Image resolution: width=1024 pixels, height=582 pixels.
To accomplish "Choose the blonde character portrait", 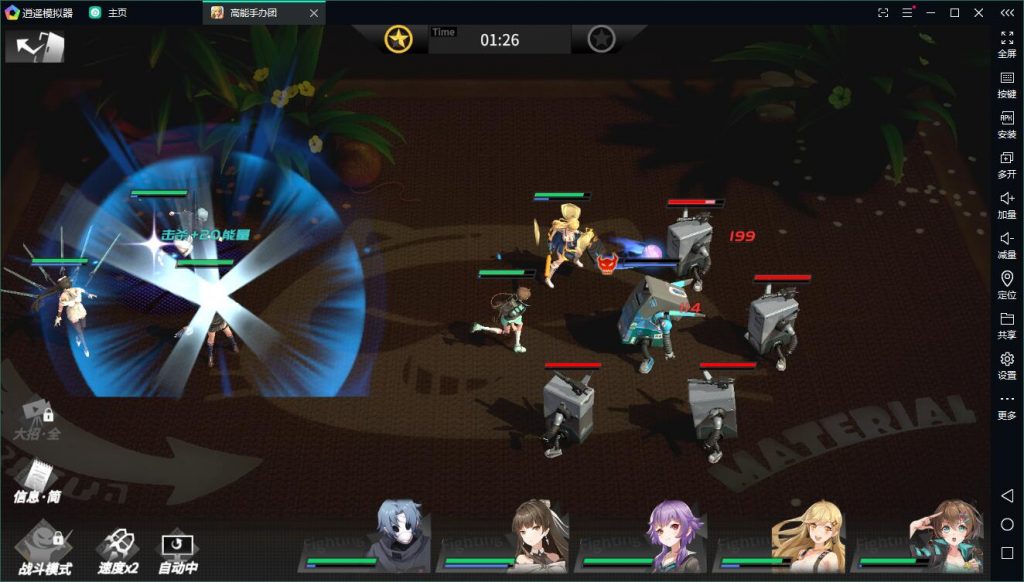I will (810, 532).
